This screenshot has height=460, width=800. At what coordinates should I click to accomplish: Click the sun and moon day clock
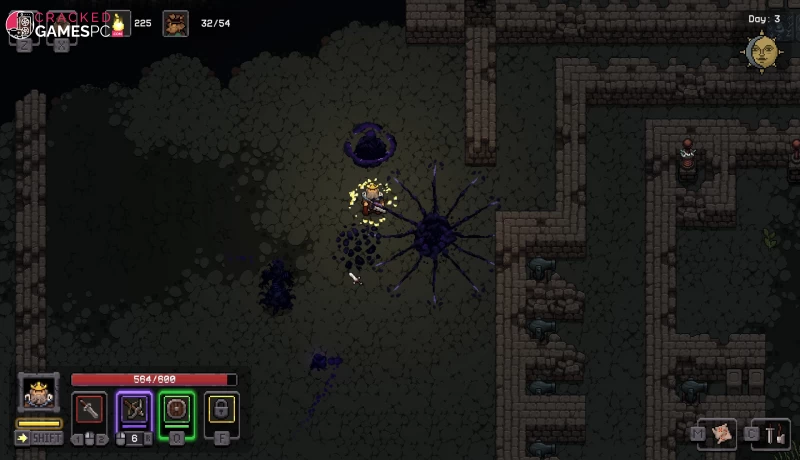tap(761, 52)
